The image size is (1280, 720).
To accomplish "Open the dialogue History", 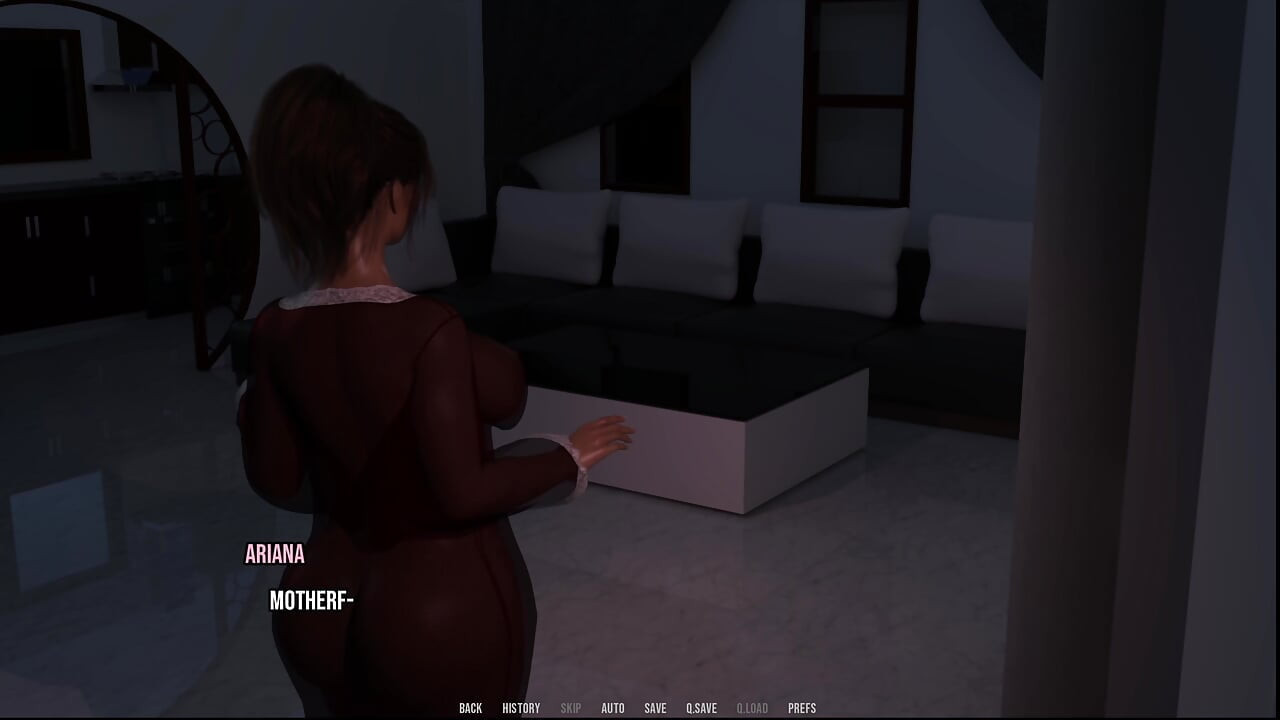I will 519,707.
